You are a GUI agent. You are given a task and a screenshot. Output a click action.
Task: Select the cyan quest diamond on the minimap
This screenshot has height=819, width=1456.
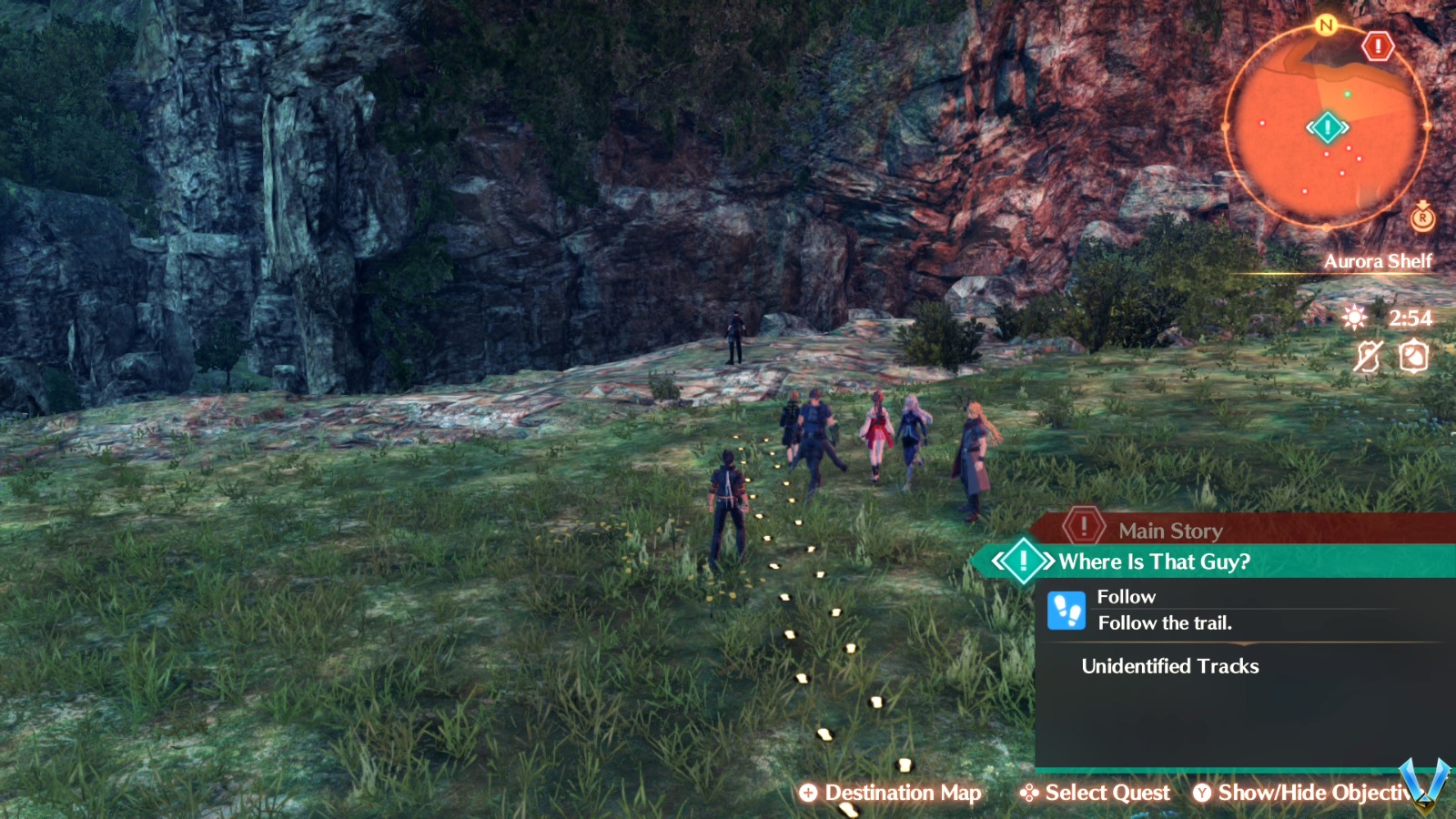pyautogui.click(x=1328, y=126)
